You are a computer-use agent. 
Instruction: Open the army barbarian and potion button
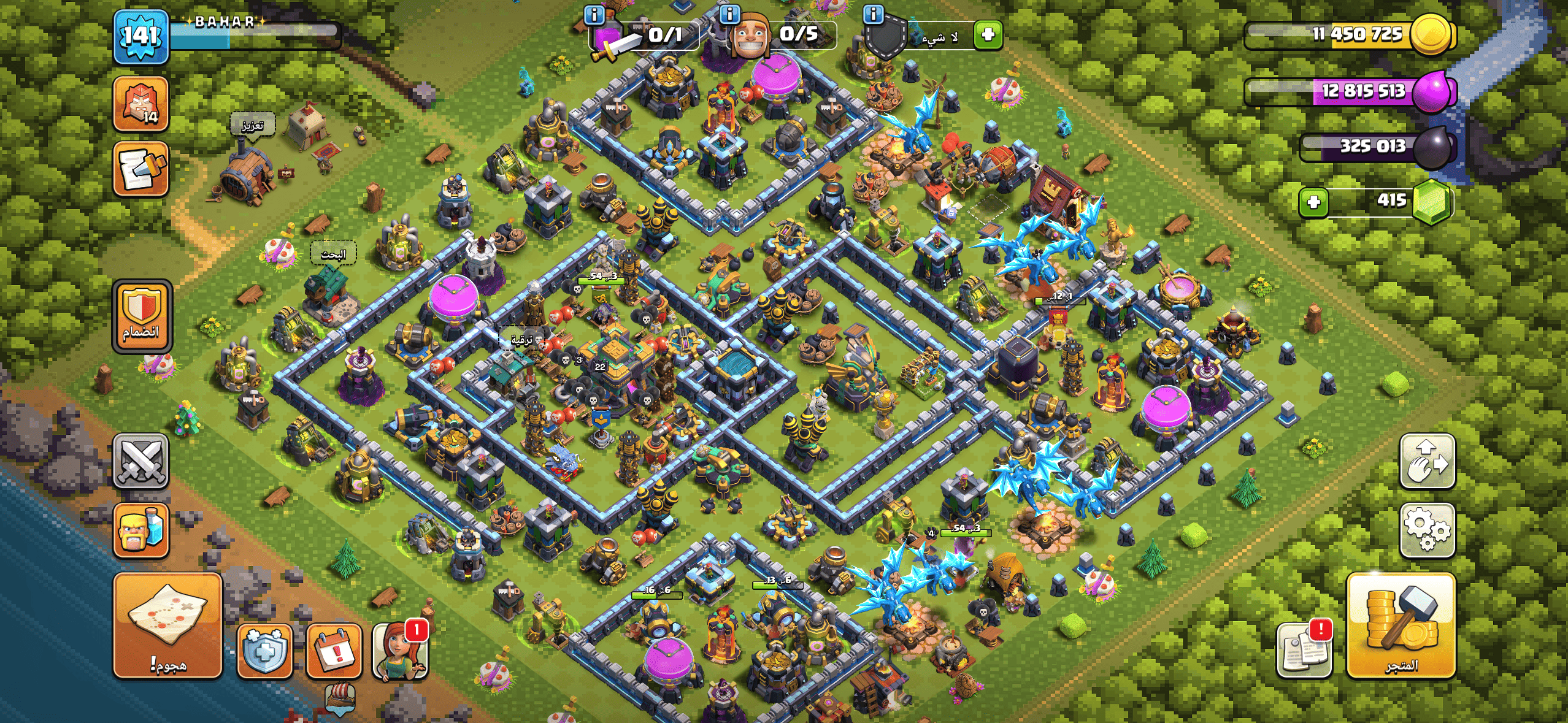click(x=141, y=530)
